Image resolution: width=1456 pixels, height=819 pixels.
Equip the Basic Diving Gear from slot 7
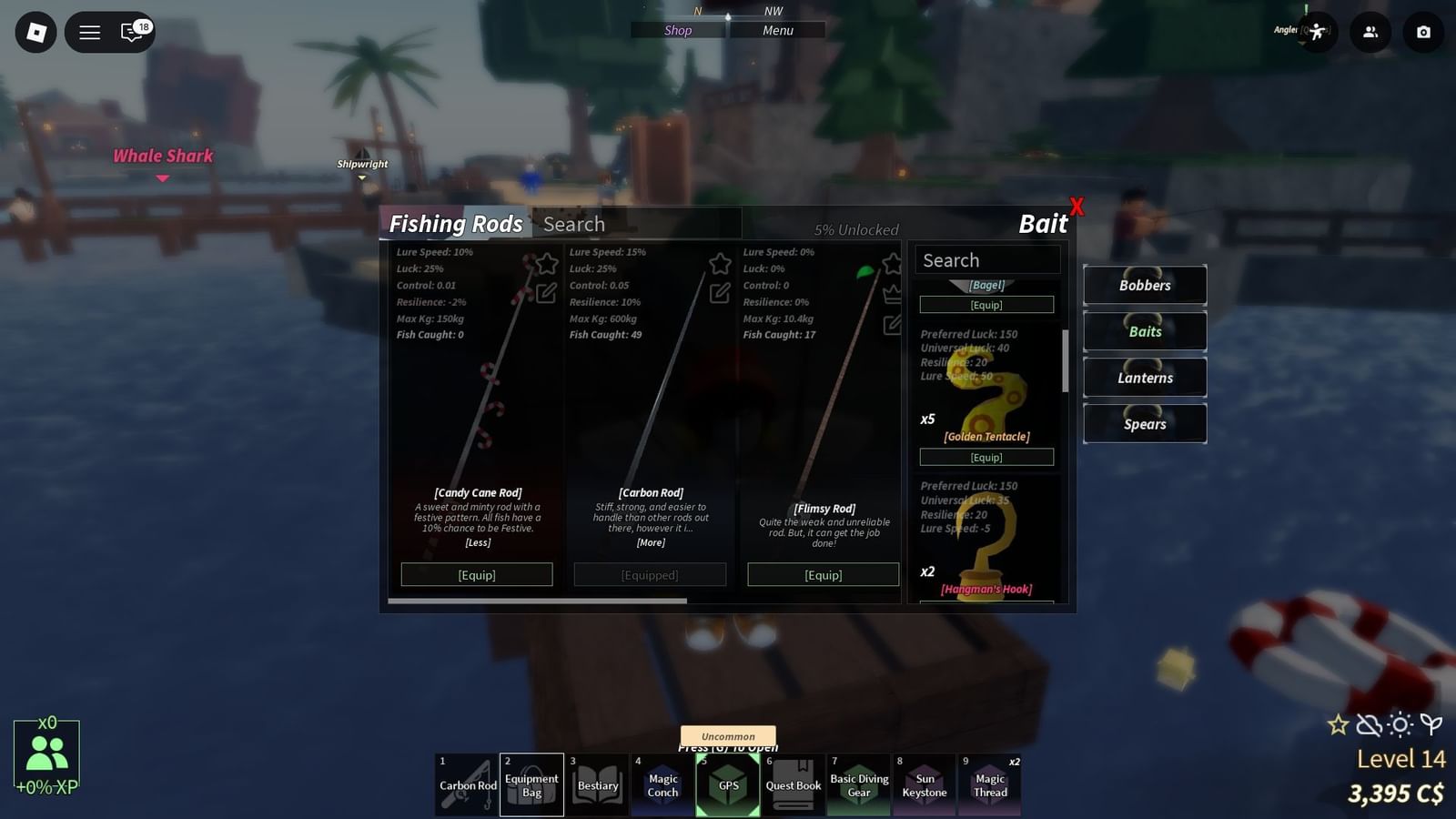[x=859, y=784]
